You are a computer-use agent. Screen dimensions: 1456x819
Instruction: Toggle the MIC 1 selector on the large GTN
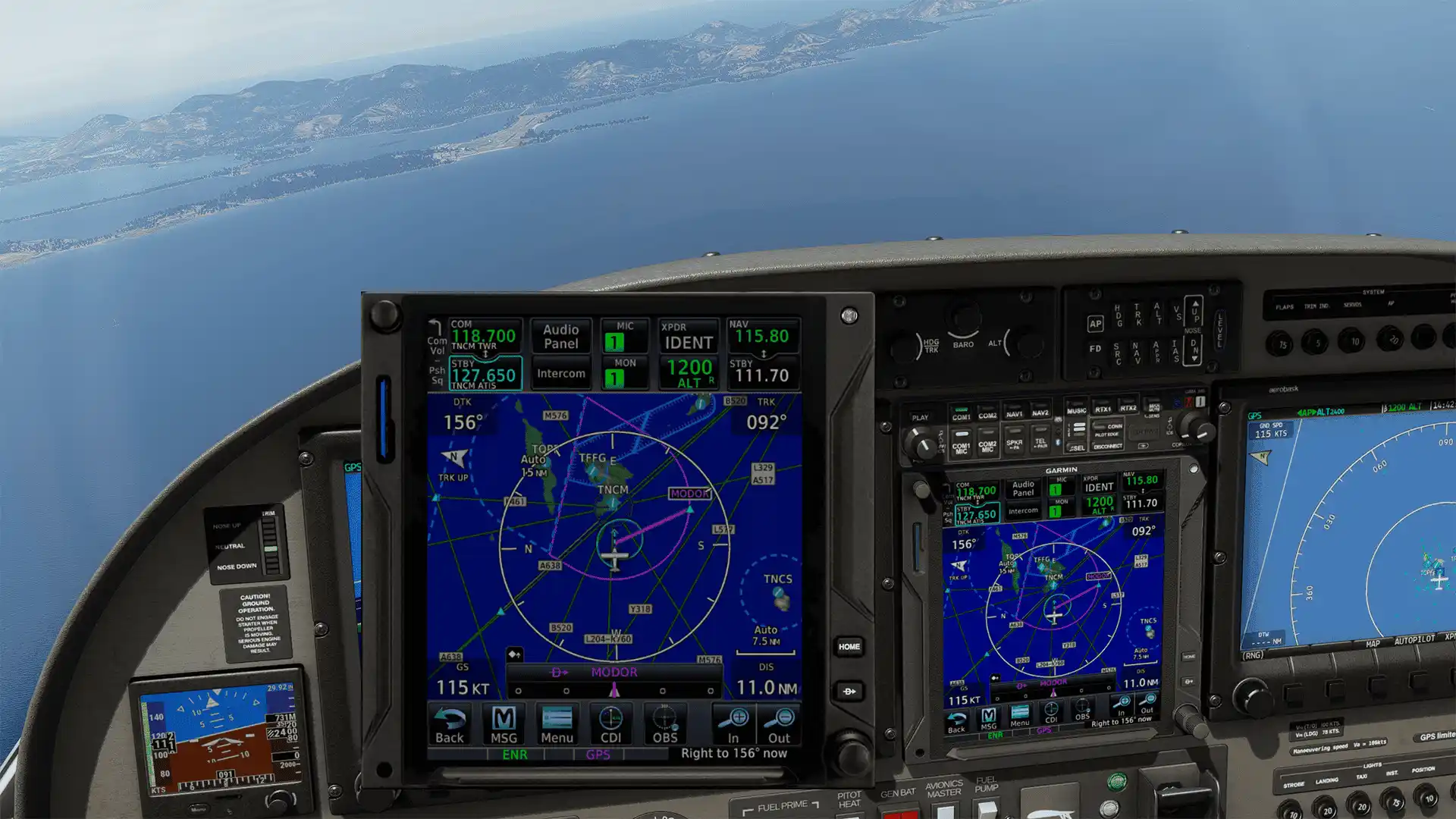pyautogui.click(x=625, y=336)
